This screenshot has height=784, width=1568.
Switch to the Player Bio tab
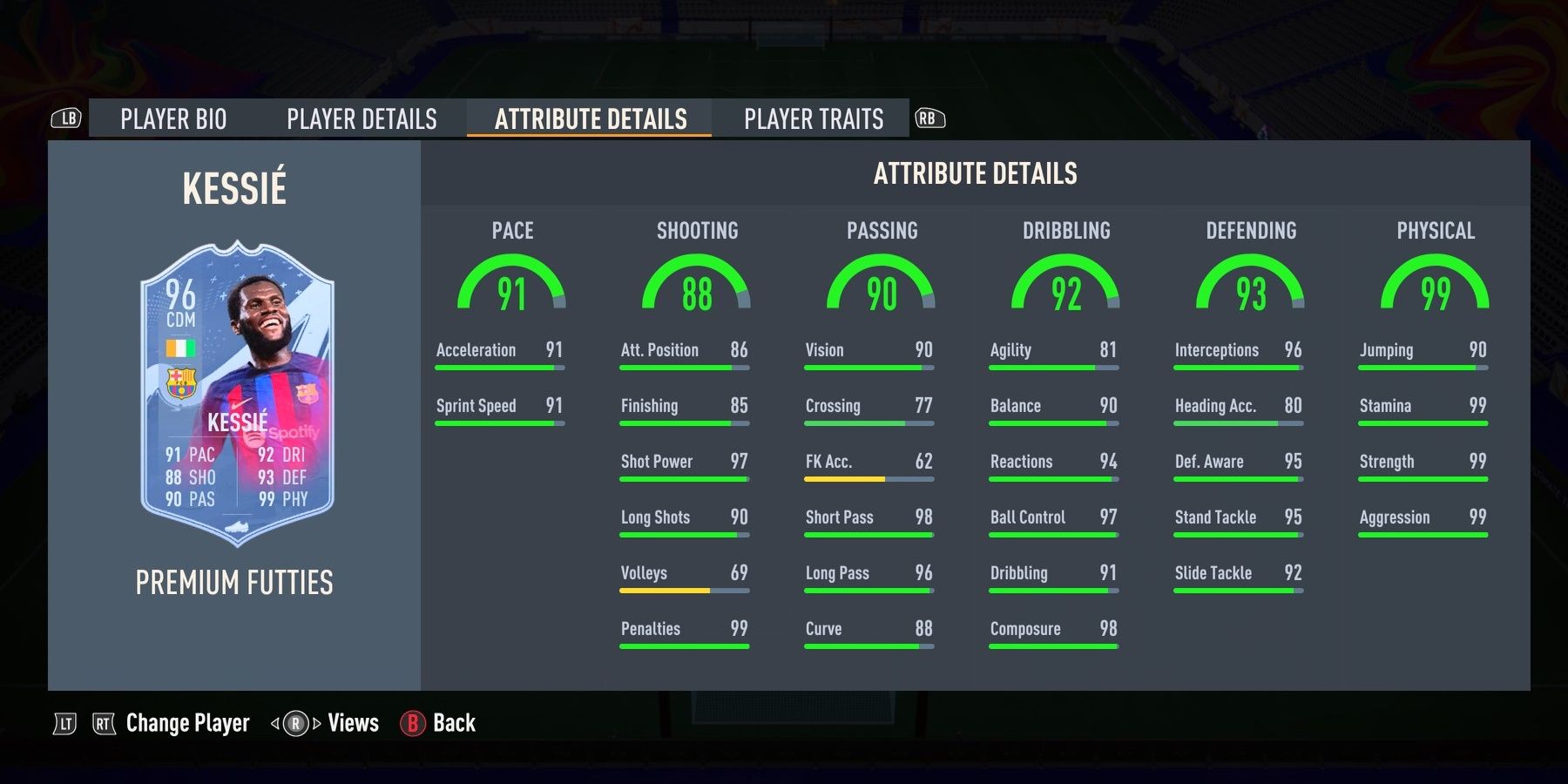pos(172,119)
